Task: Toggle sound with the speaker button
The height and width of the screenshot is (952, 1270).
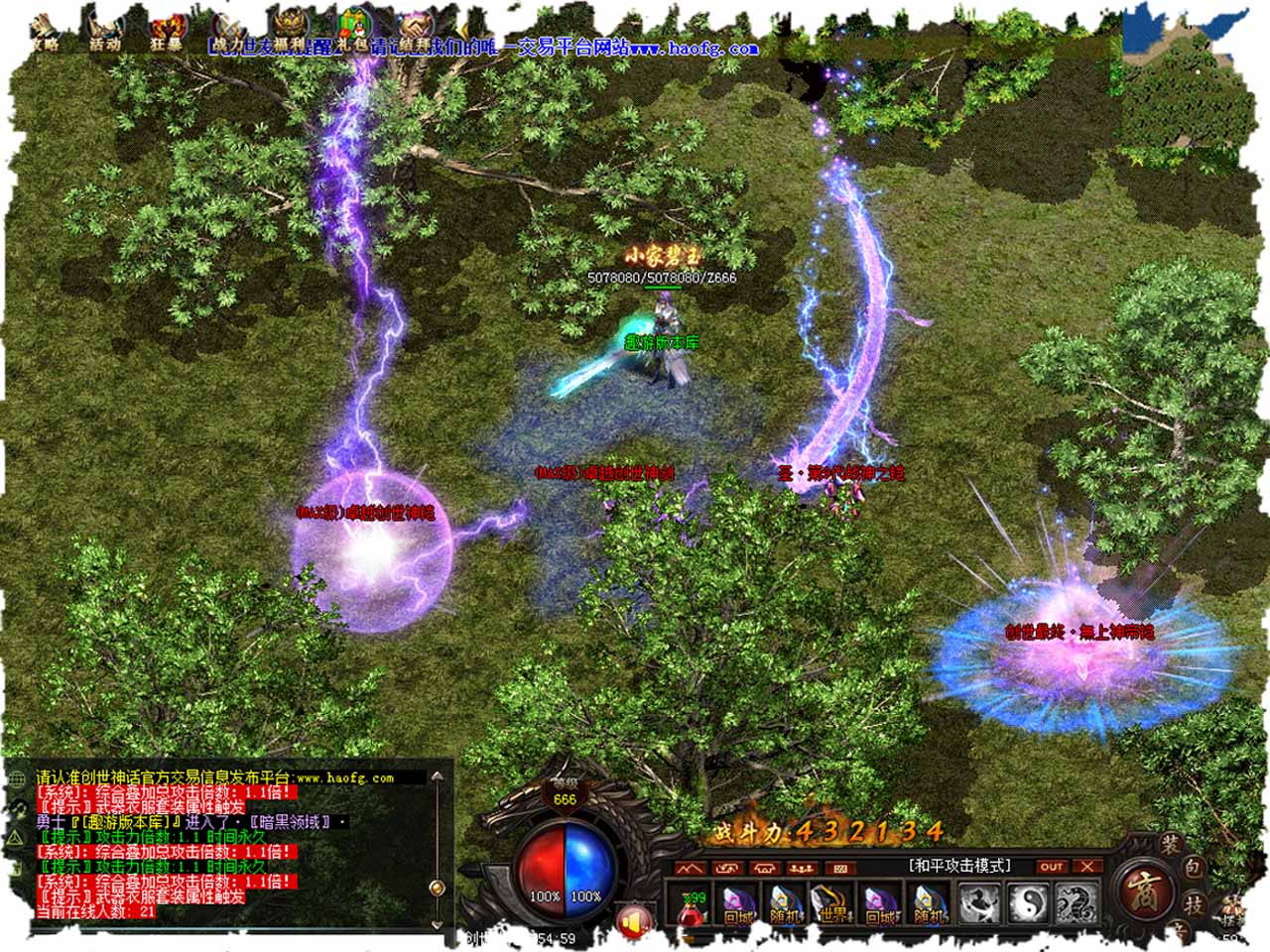Action: [633, 919]
